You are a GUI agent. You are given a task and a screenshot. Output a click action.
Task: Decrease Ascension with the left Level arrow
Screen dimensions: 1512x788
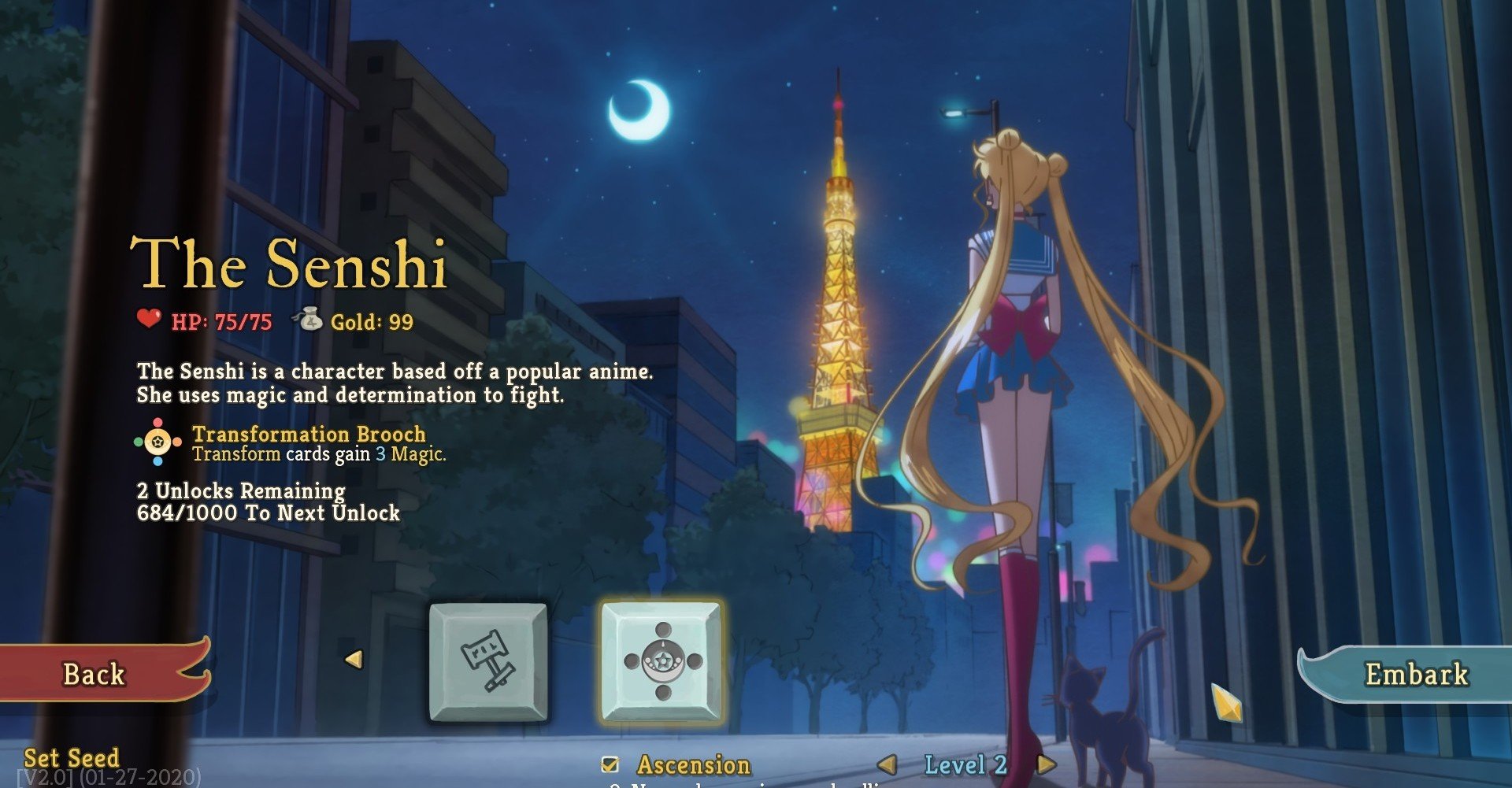(888, 763)
